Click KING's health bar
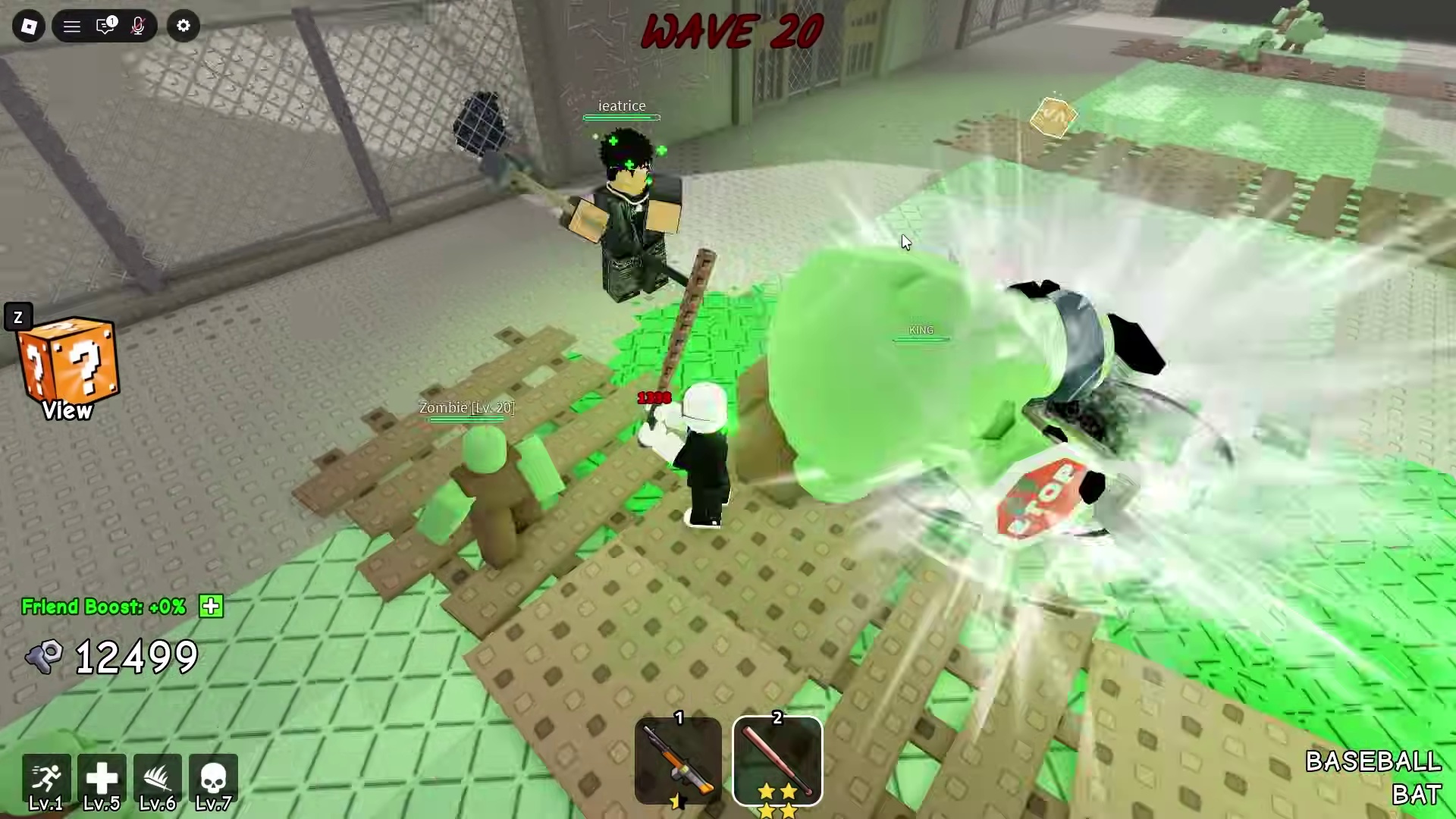 920,340
